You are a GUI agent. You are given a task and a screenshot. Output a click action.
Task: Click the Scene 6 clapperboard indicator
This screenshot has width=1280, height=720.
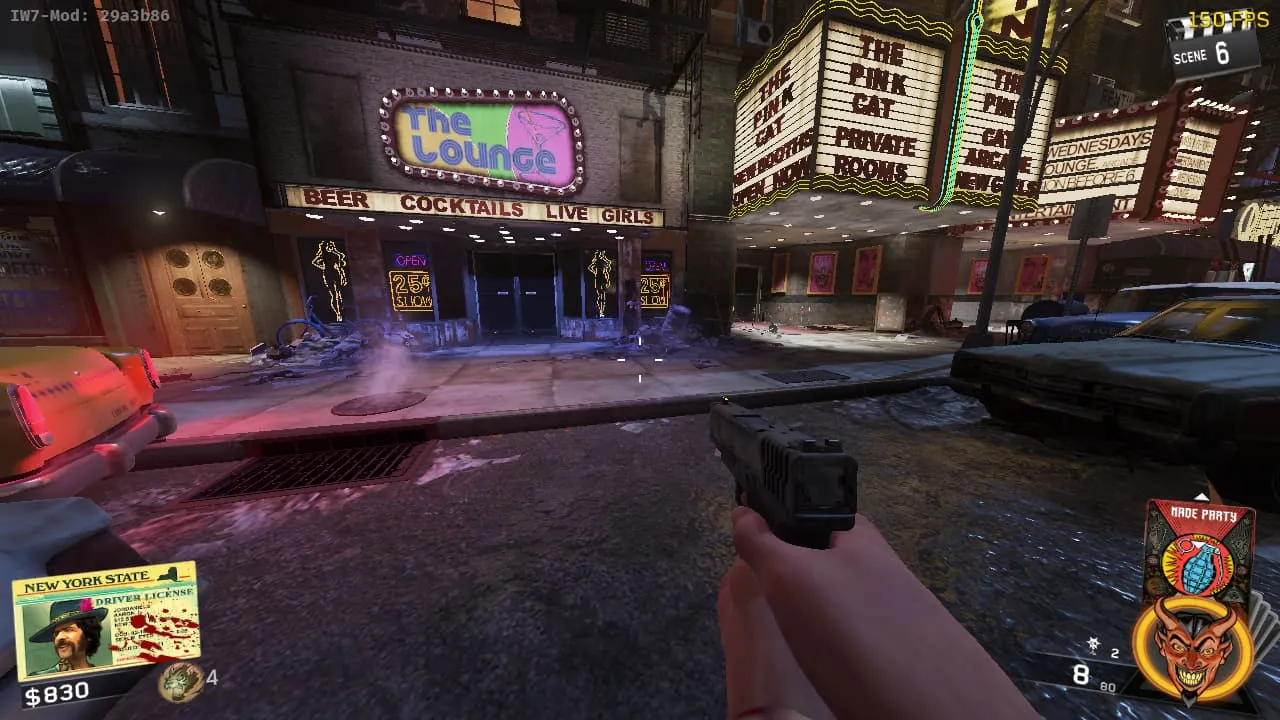pyautogui.click(x=1212, y=45)
